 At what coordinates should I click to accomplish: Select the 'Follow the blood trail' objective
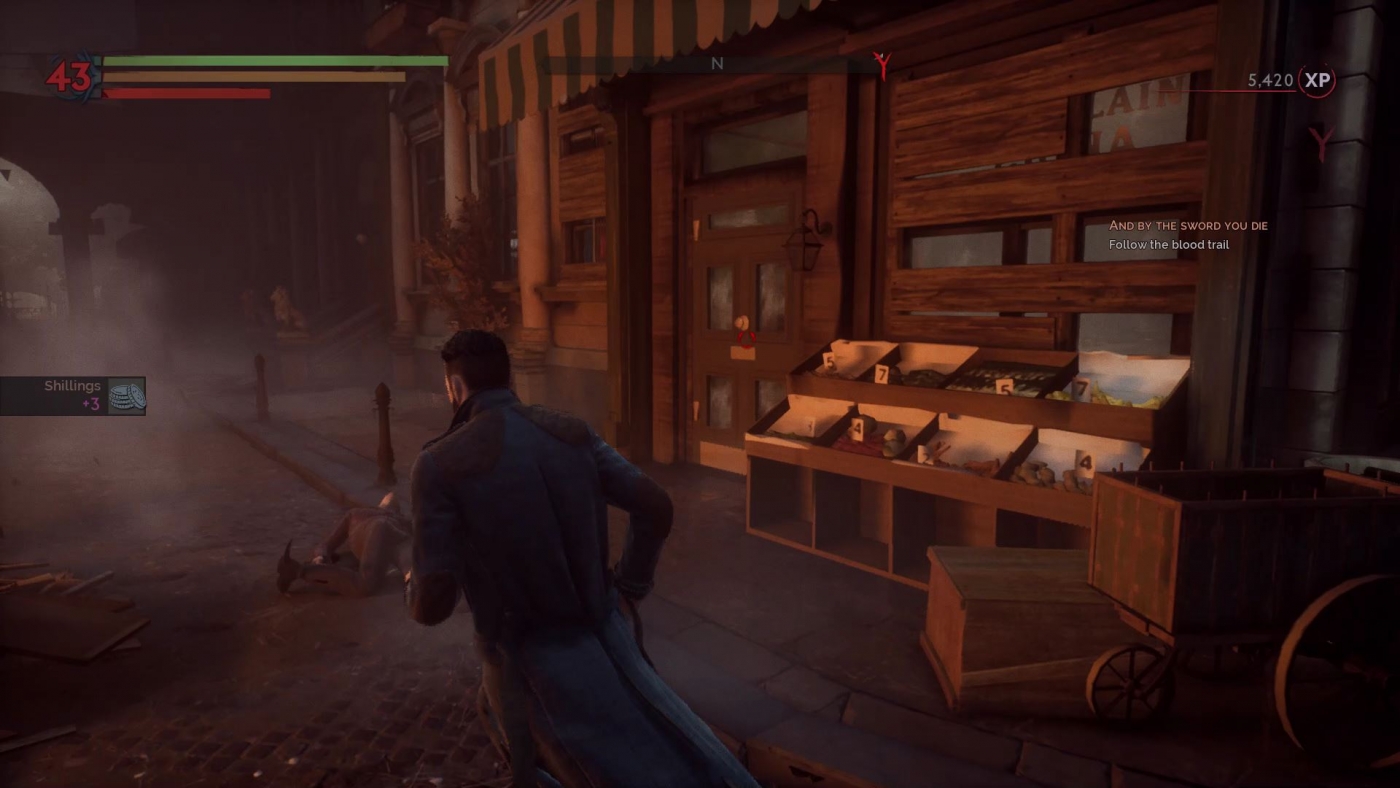[1168, 244]
